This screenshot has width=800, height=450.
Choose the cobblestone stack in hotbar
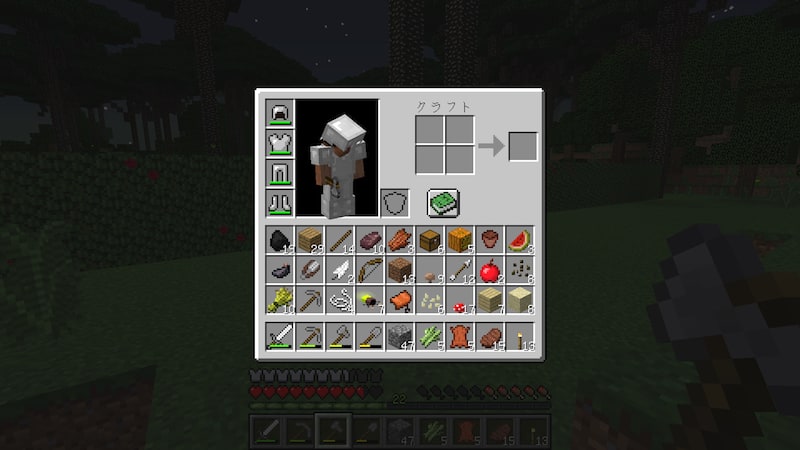(x=398, y=336)
